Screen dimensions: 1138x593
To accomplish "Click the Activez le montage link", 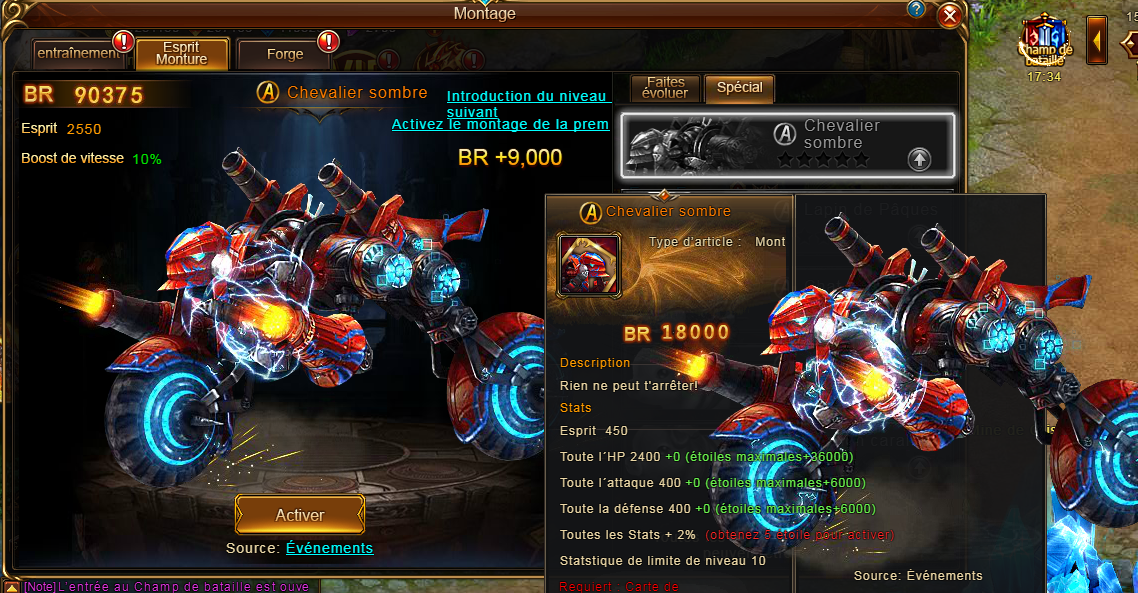I will point(500,125).
